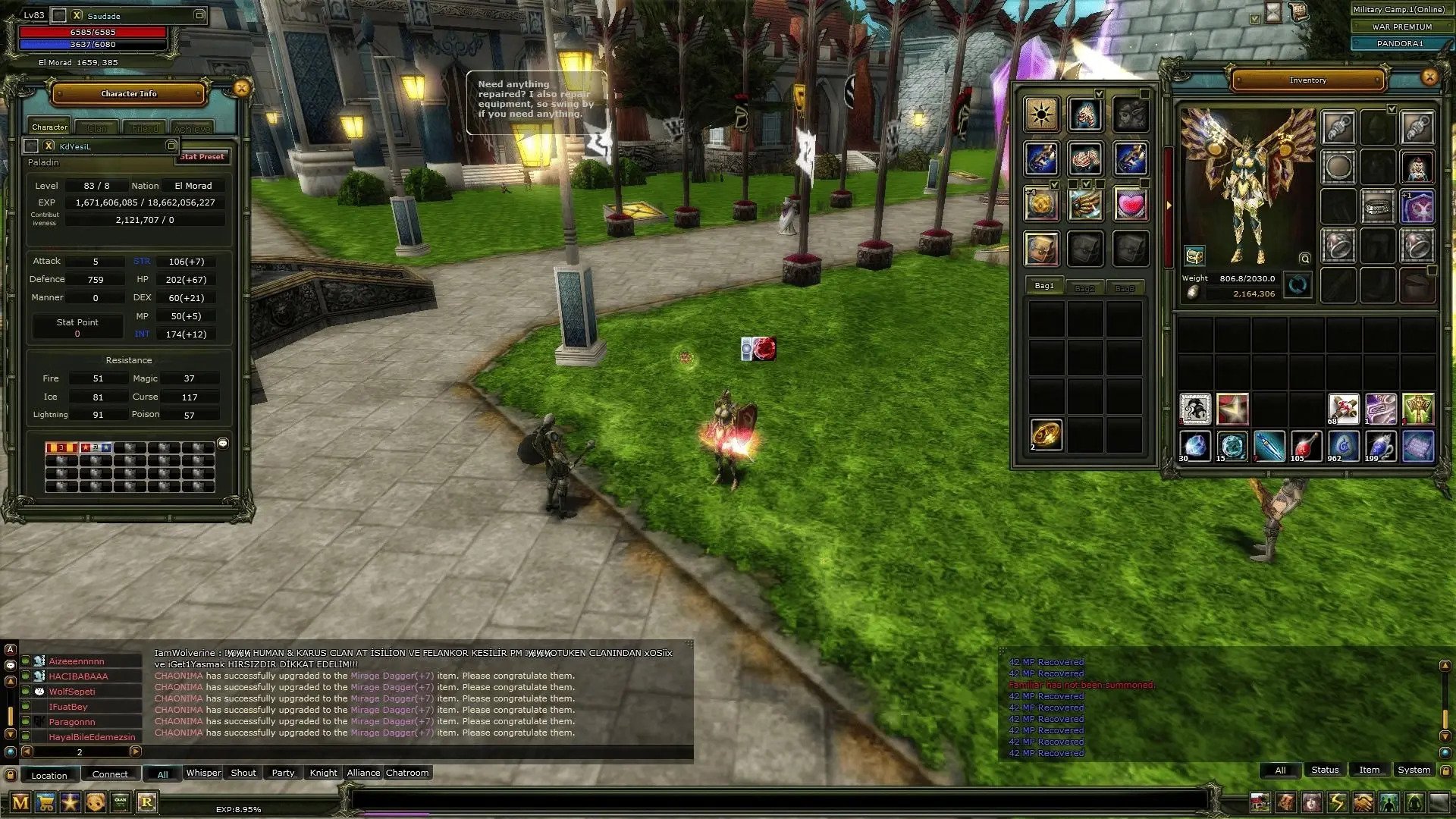This screenshot has height=819, width=1456.
Task: Choose the Party chat channel
Action: point(283,773)
